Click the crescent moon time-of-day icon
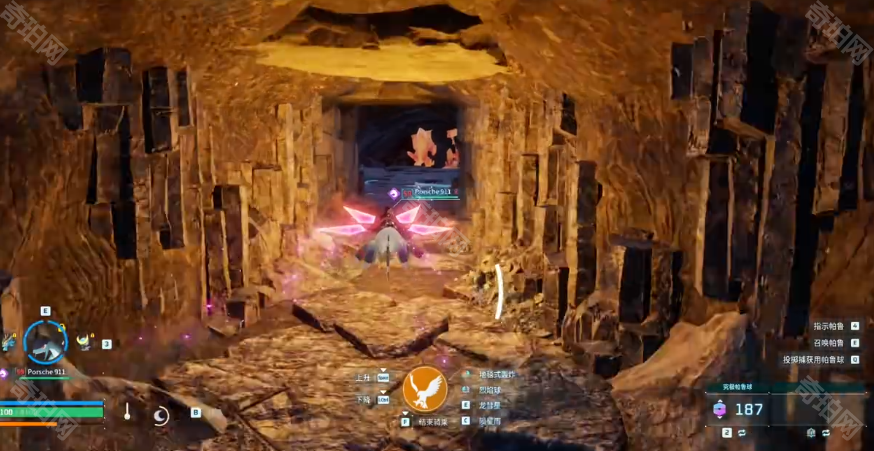The width and height of the screenshot is (874, 451). (x=161, y=415)
